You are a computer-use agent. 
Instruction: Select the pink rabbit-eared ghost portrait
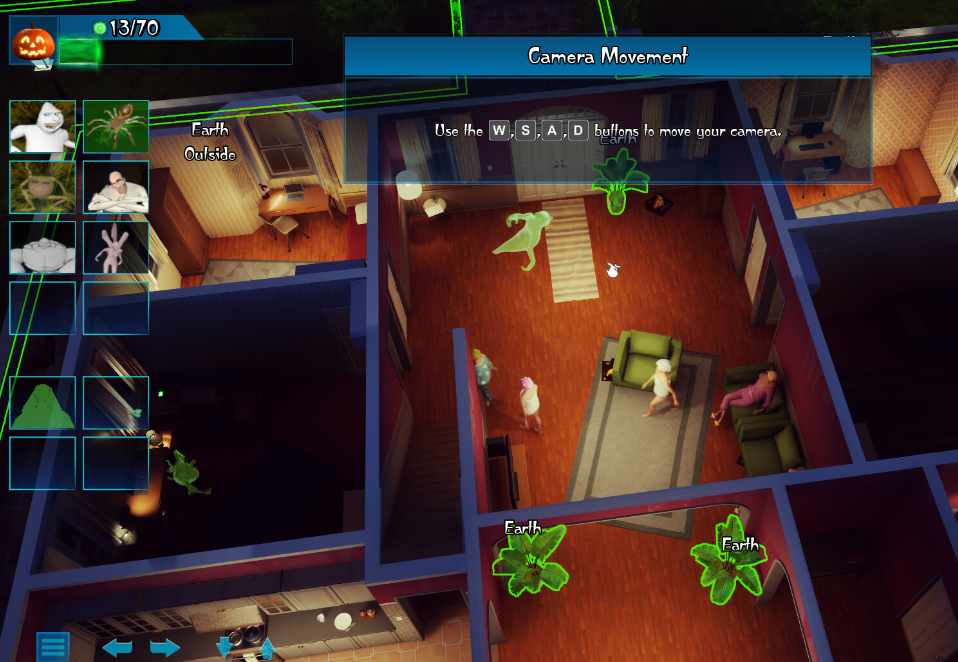point(116,248)
